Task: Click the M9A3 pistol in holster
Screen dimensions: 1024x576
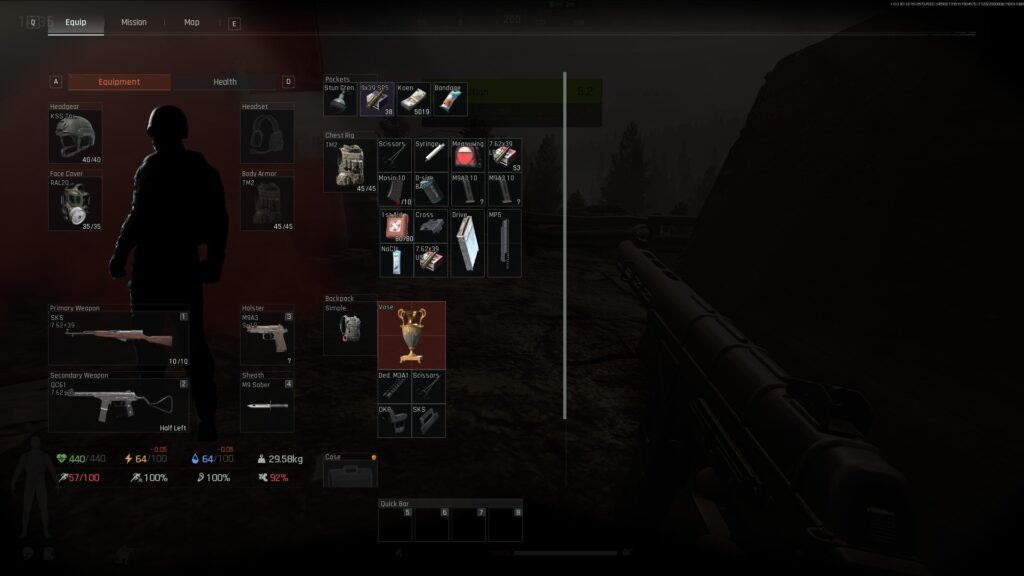Action: coord(267,339)
